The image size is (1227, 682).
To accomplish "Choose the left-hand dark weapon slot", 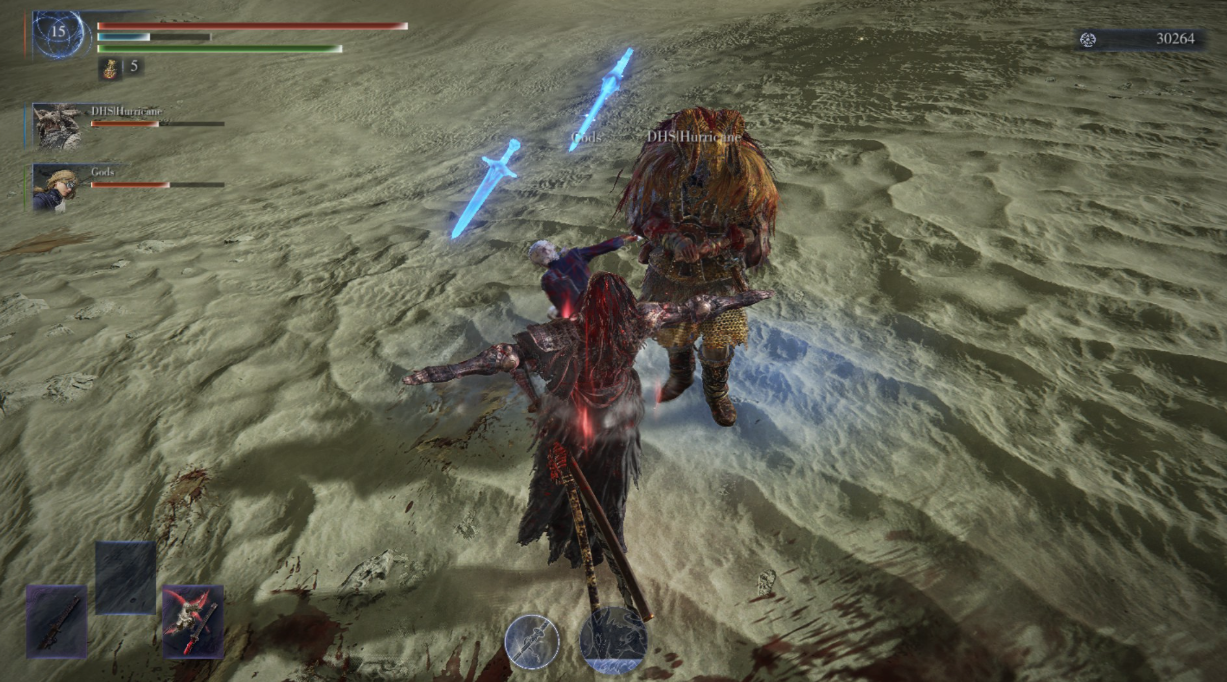I will [x=57, y=621].
